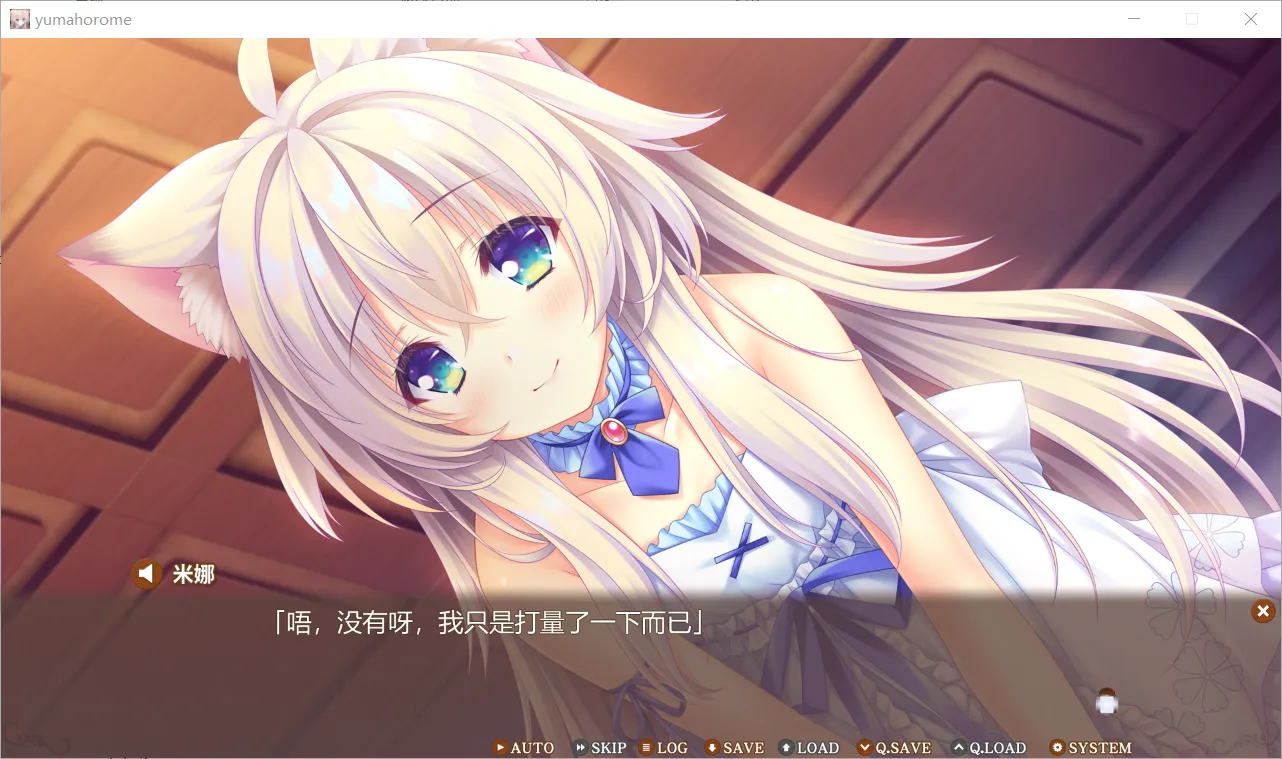Hide the message window with the red X
The image size is (1282, 759).
click(x=1262, y=611)
